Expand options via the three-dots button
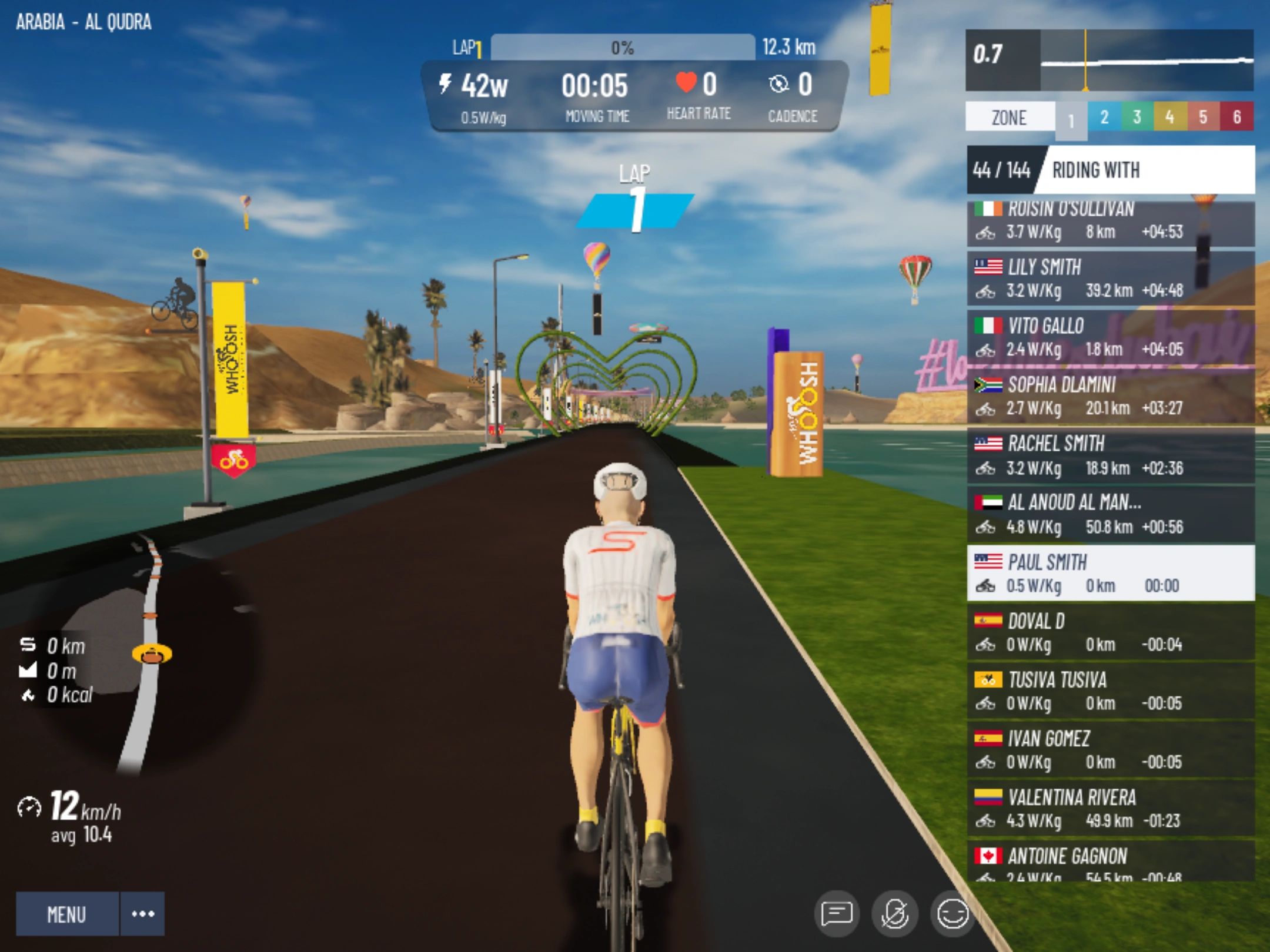 [x=141, y=914]
